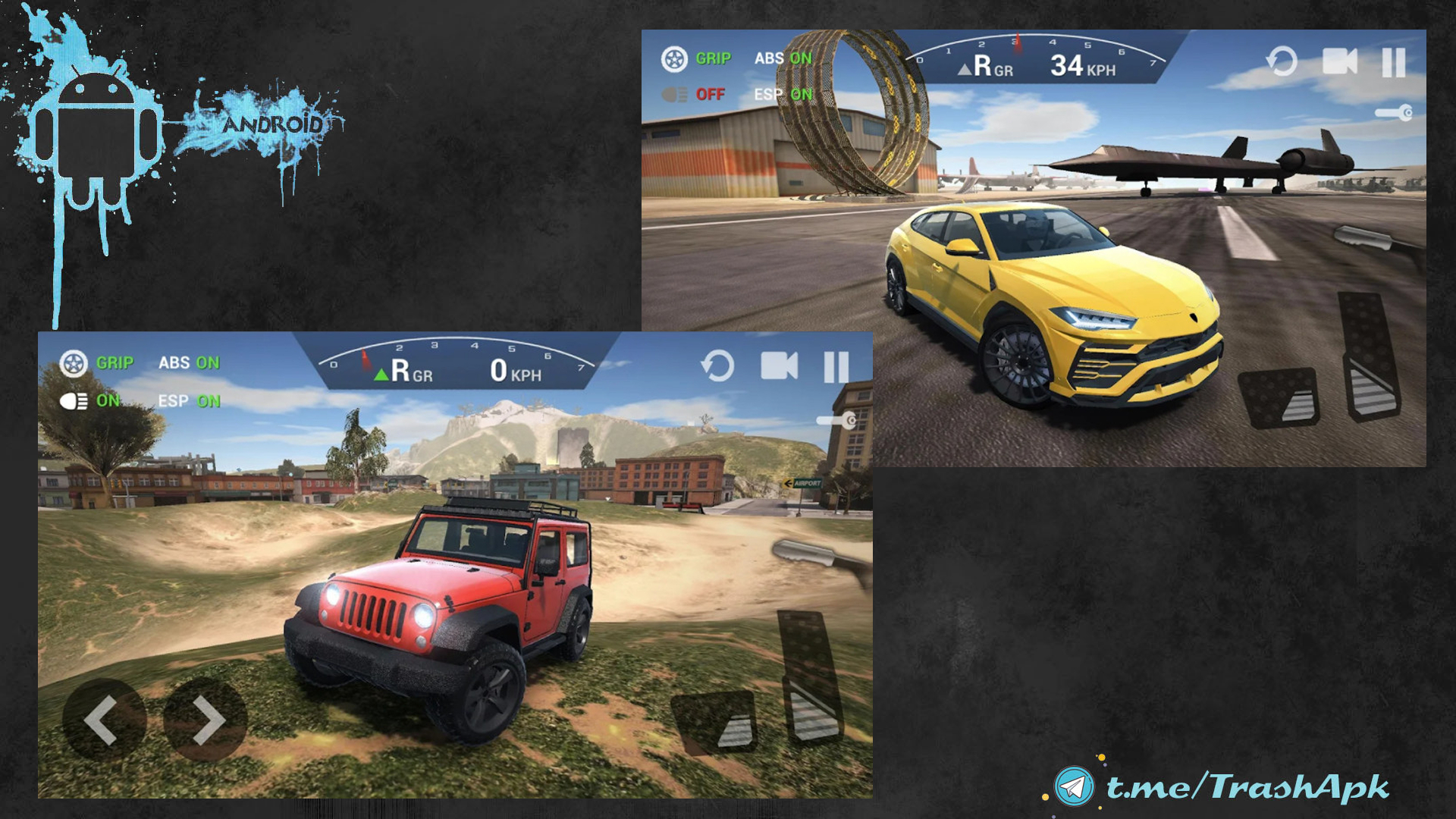Pause the game in the yellow car screenshot
The width and height of the screenshot is (1456, 819).
click(1393, 62)
